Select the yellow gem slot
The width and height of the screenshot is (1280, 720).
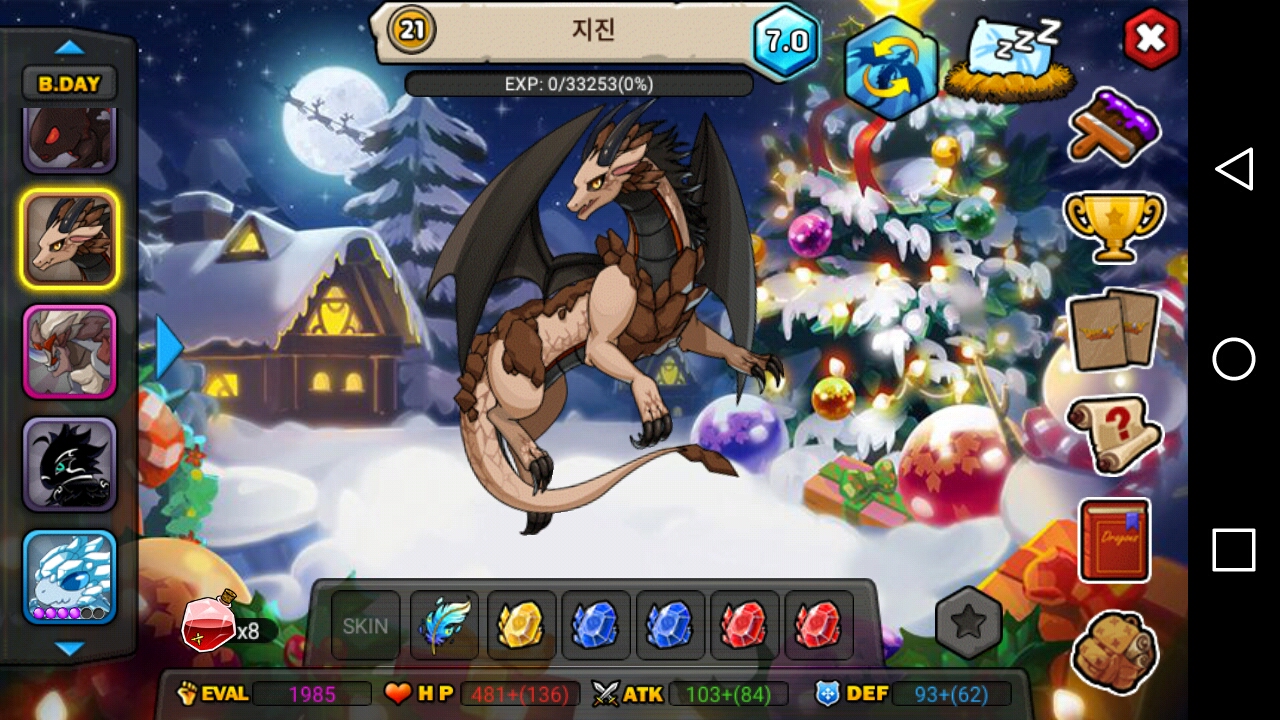[x=520, y=626]
